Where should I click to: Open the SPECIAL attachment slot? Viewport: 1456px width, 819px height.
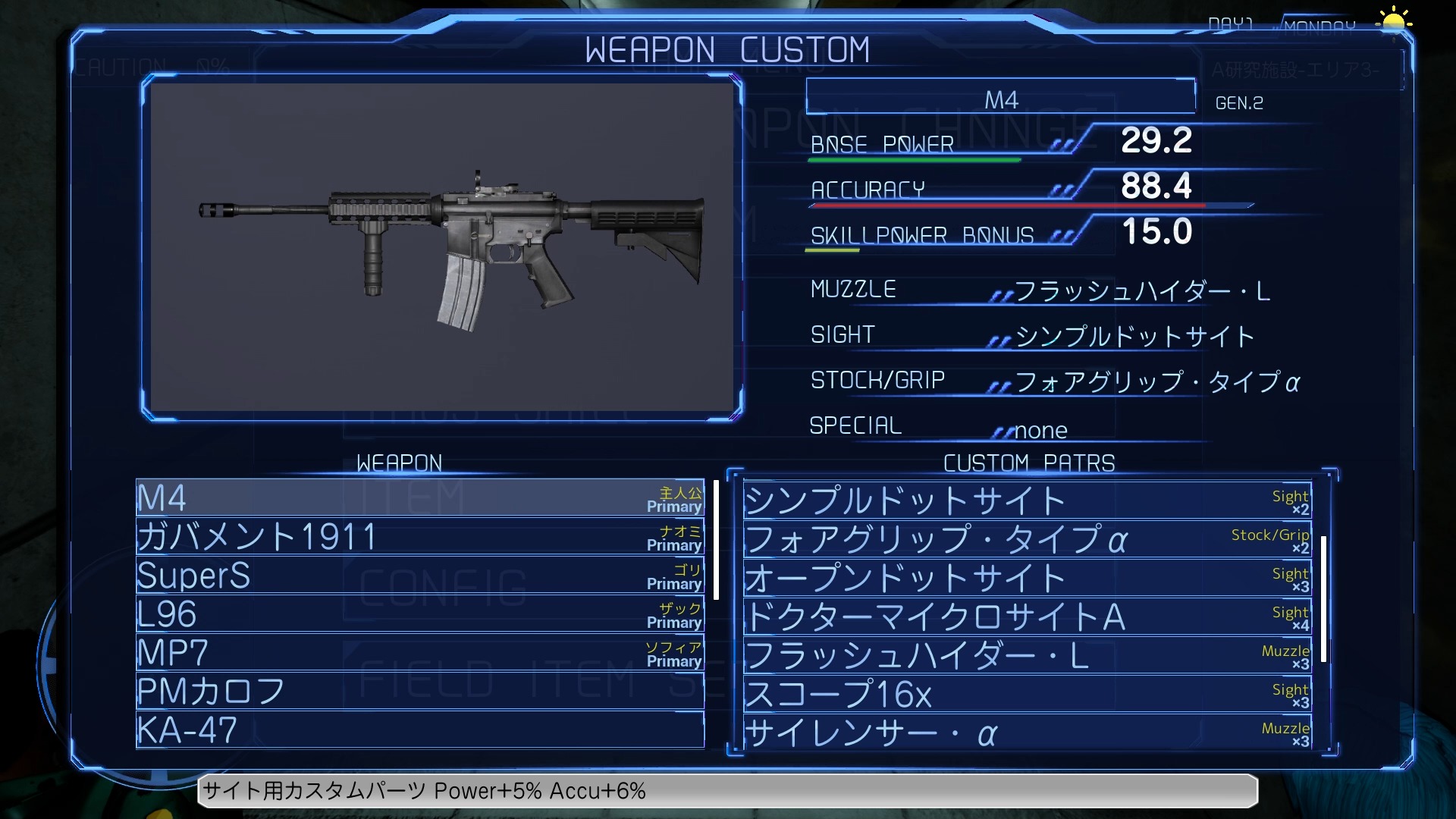(1040, 430)
